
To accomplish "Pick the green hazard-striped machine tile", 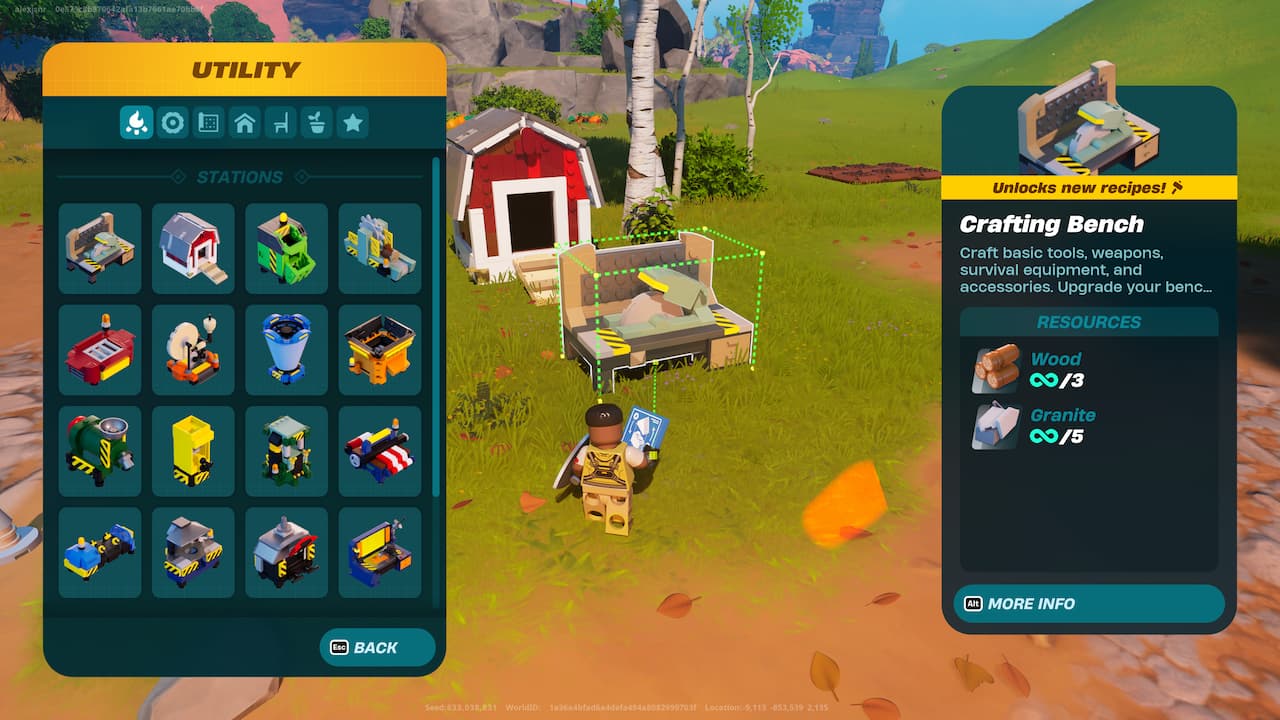I will tap(286, 248).
